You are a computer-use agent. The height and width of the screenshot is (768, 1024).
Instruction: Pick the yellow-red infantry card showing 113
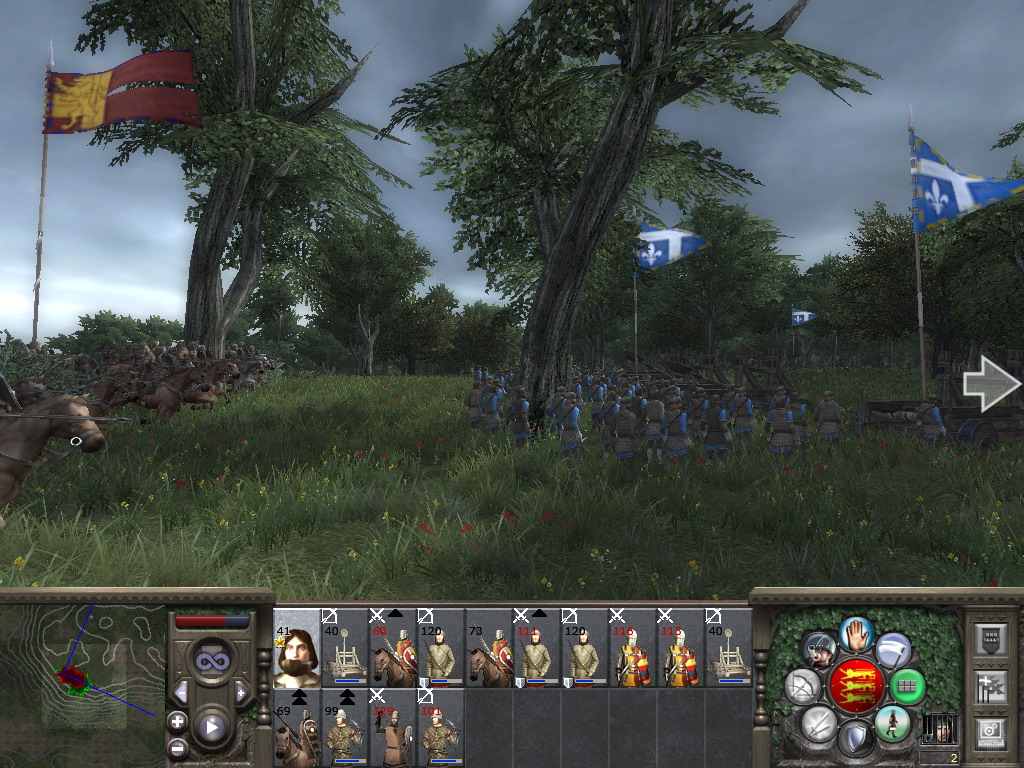680,648
